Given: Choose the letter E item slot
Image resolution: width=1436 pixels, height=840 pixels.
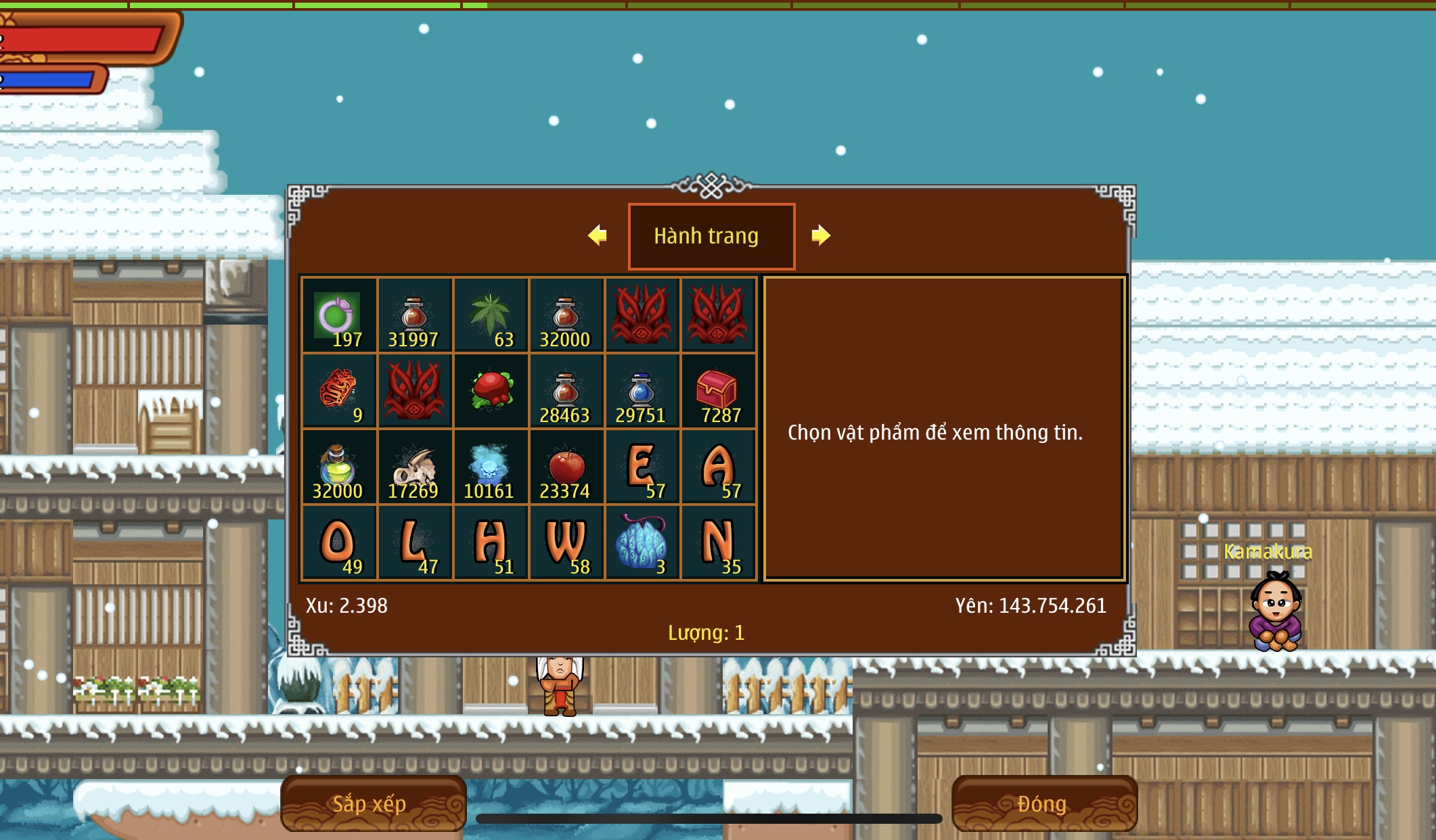Looking at the screenshot, I should pyautogui.click(x=642, y=467).
